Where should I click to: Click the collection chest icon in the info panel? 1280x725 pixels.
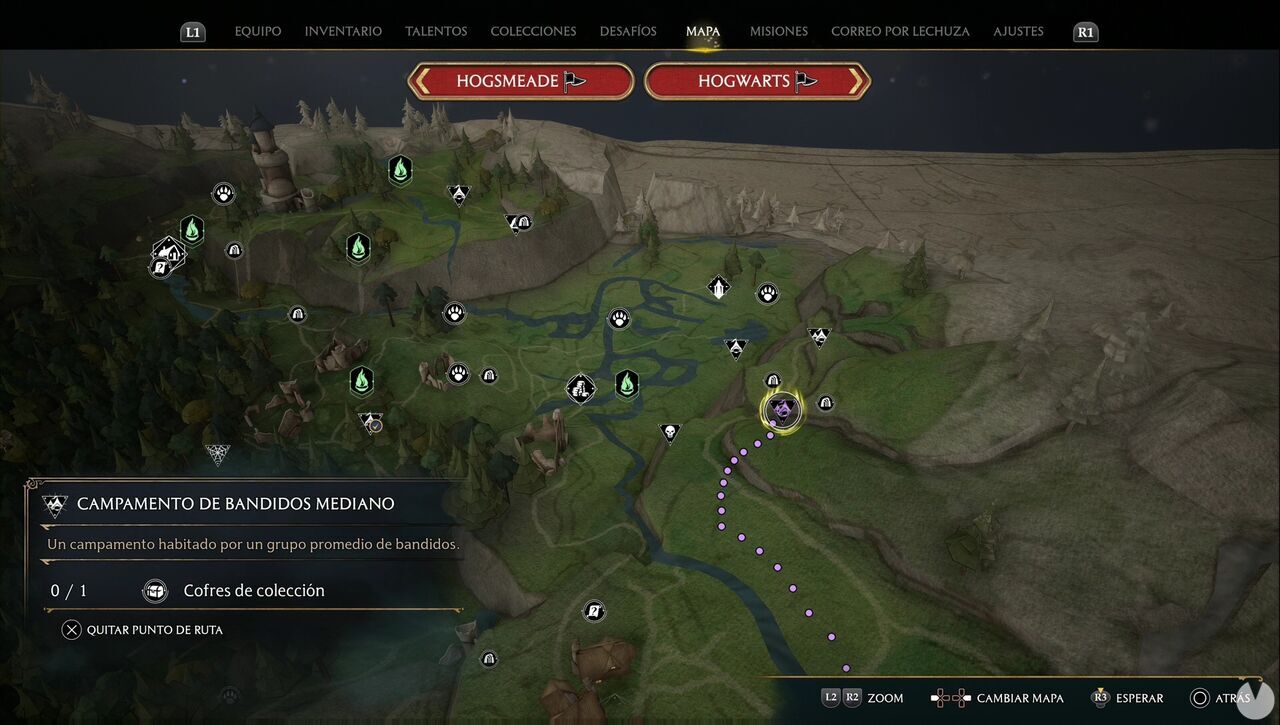(155, 591)
